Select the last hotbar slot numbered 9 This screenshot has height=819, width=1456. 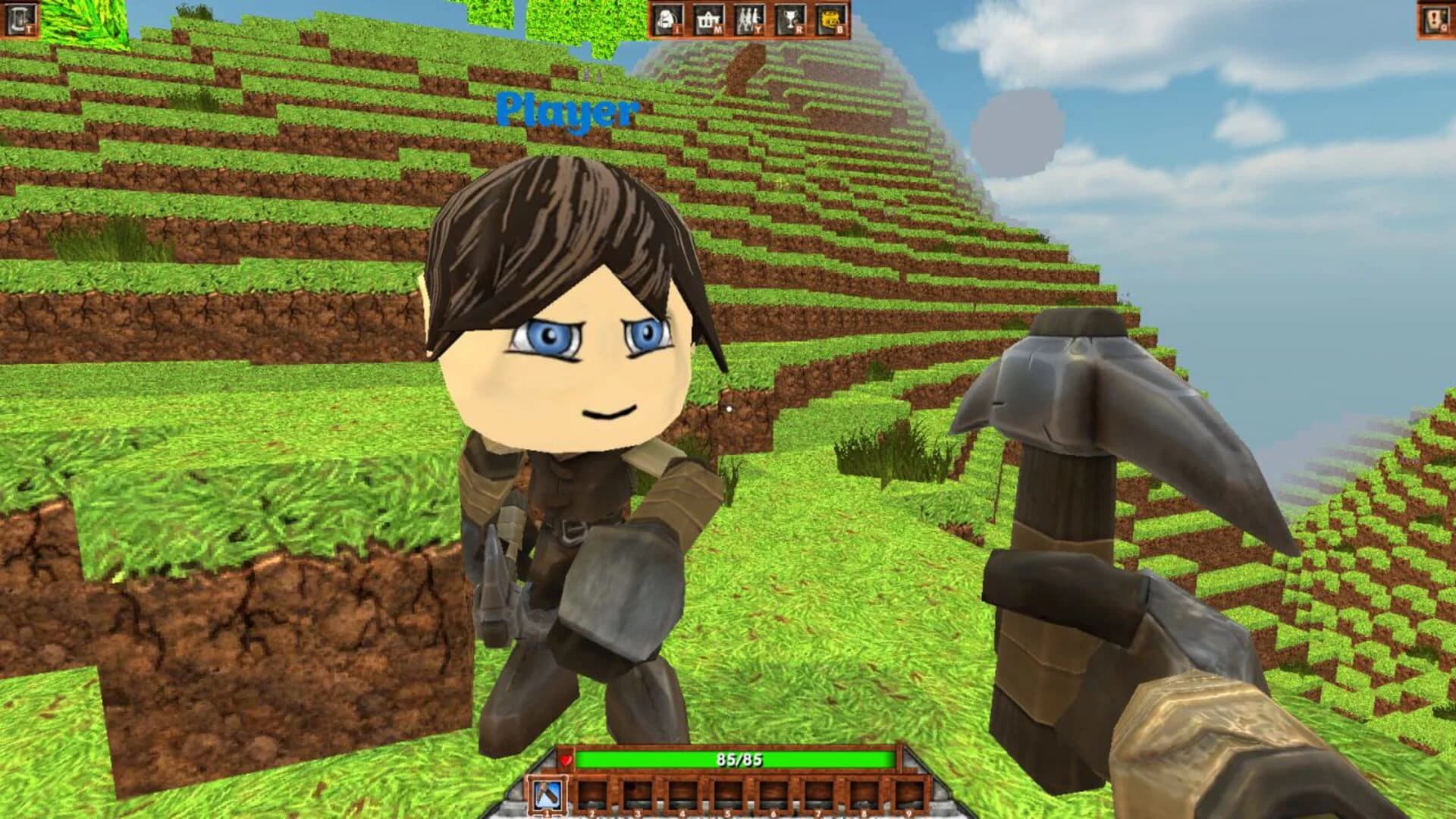pos(910,794)
